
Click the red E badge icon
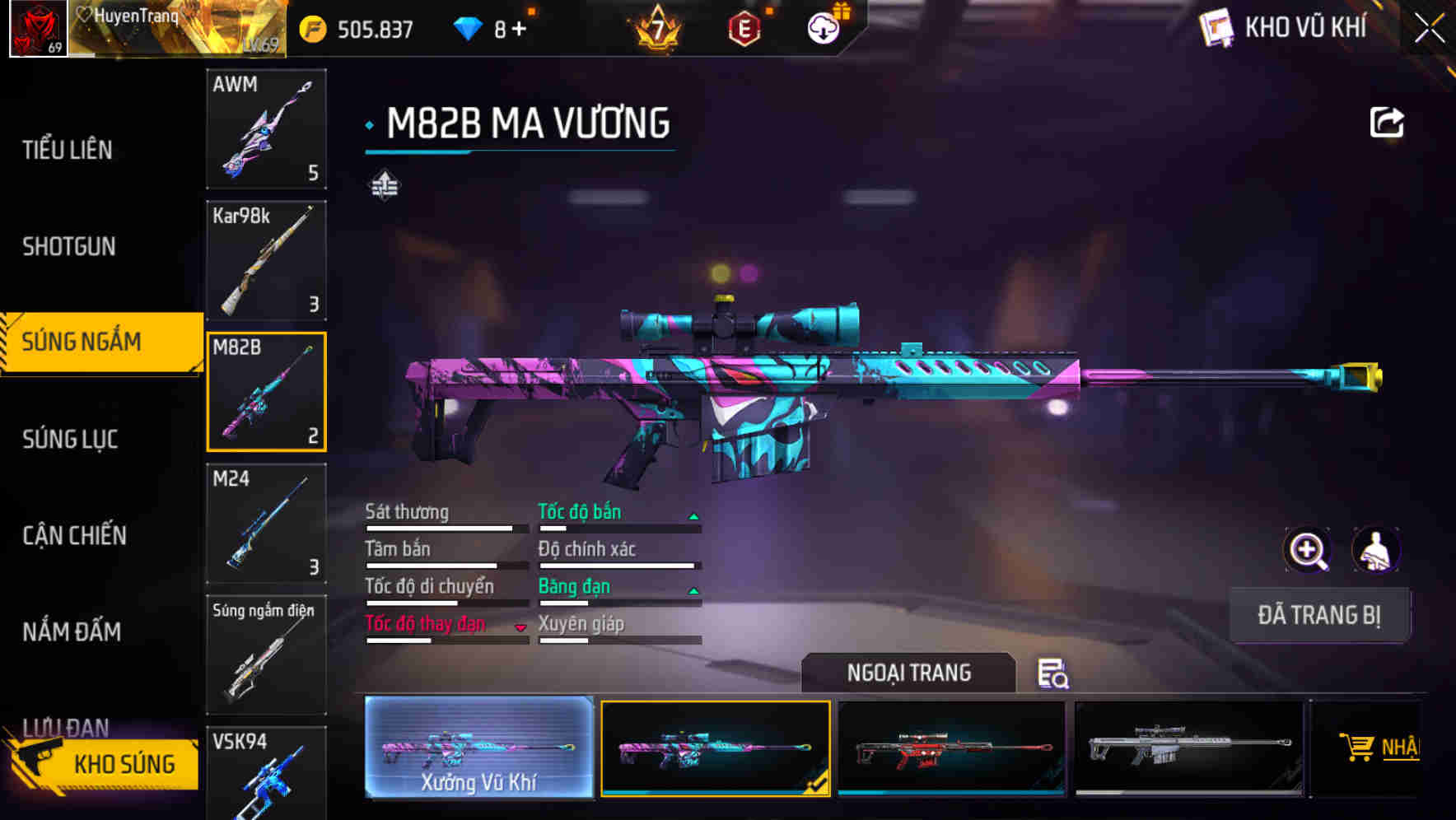coord(745,27)
